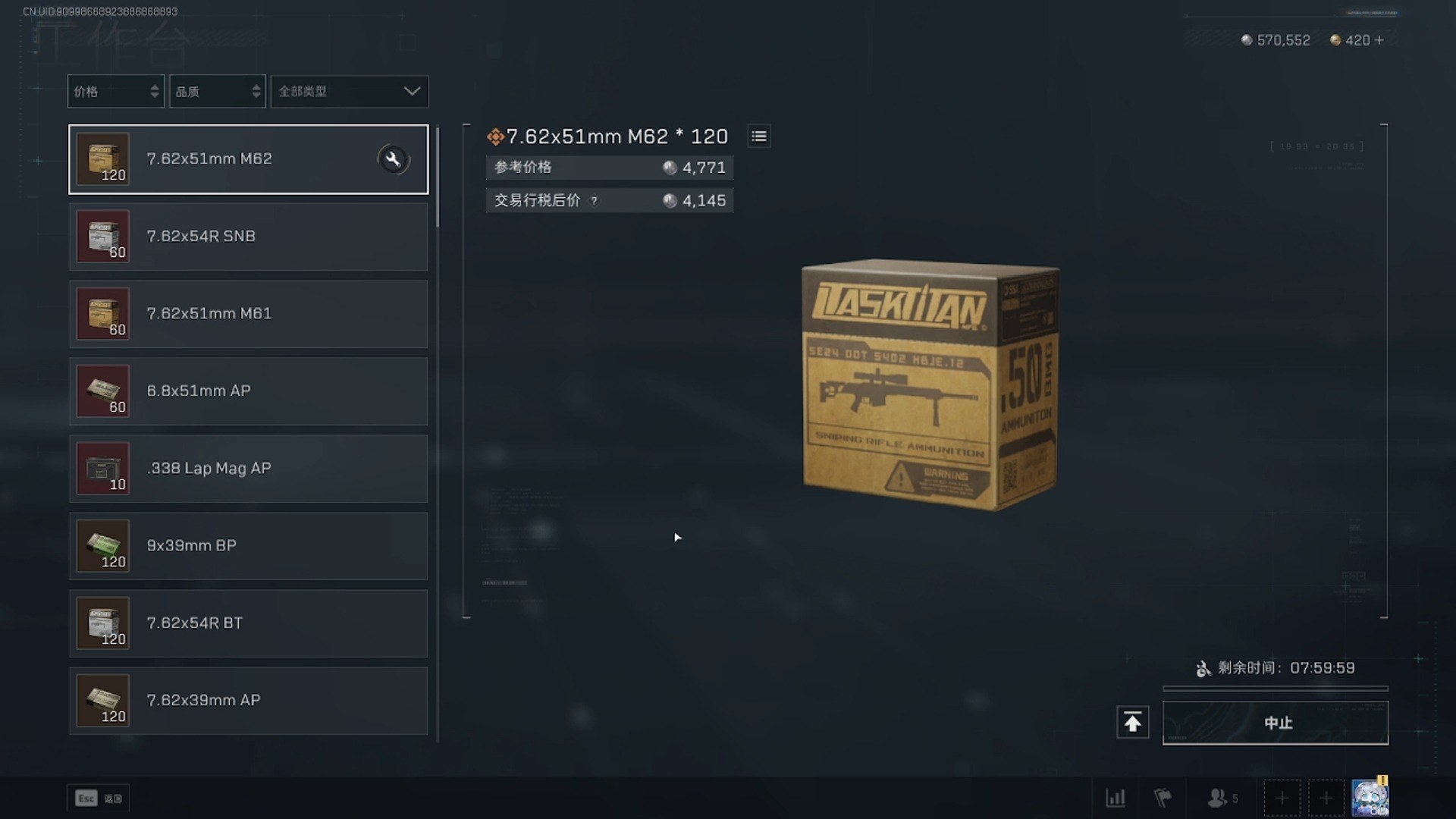Pick the 6.8x51mm AP ammo row
Viewport: 1456px width, 819px height.
click(248, 391)
